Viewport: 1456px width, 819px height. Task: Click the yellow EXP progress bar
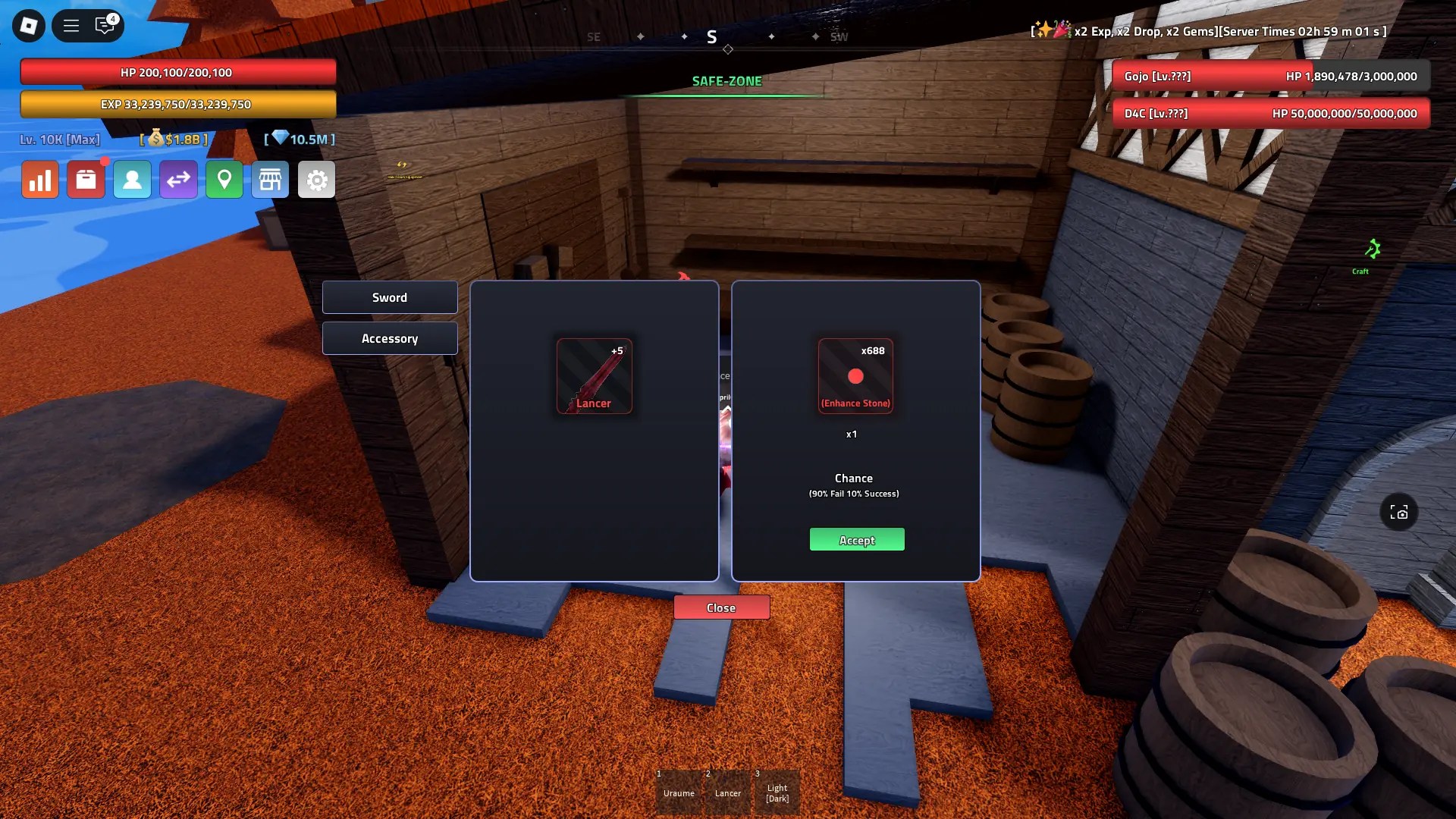(x=180, y=105)
